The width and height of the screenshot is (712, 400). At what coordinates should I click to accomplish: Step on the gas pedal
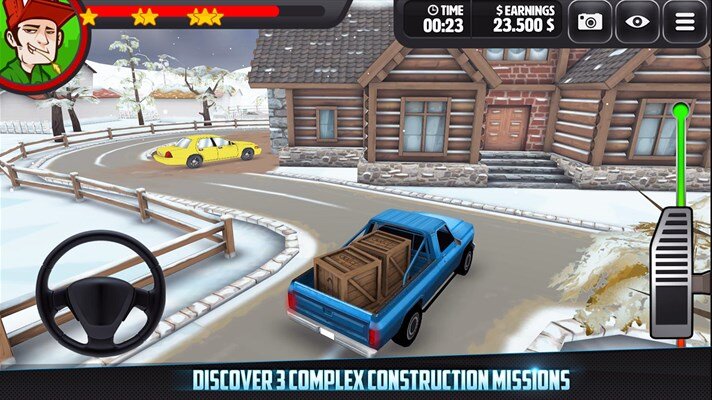[671, 271]
